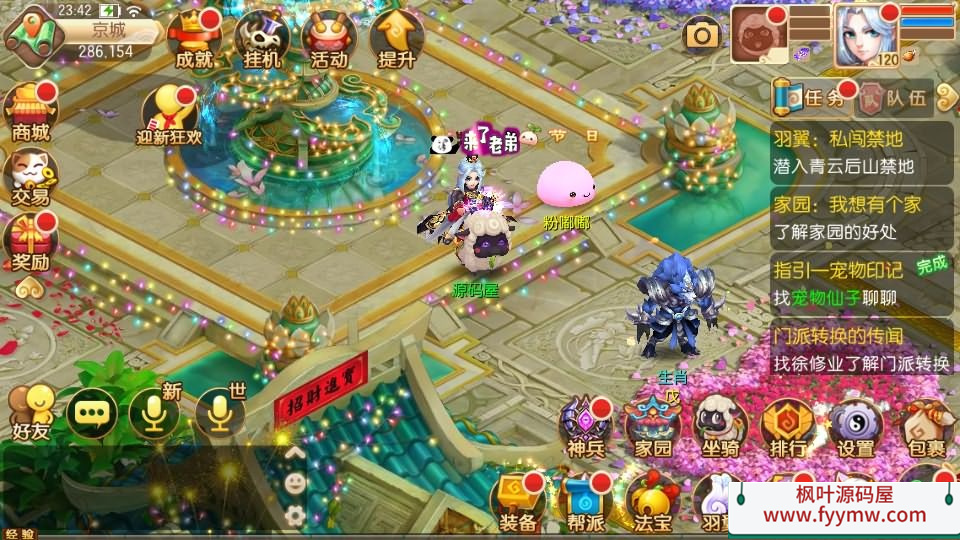Image resolution: width=960 pixels, height=540 pixels.
Task: Open the chat bubble button
Action: [93, 412]
